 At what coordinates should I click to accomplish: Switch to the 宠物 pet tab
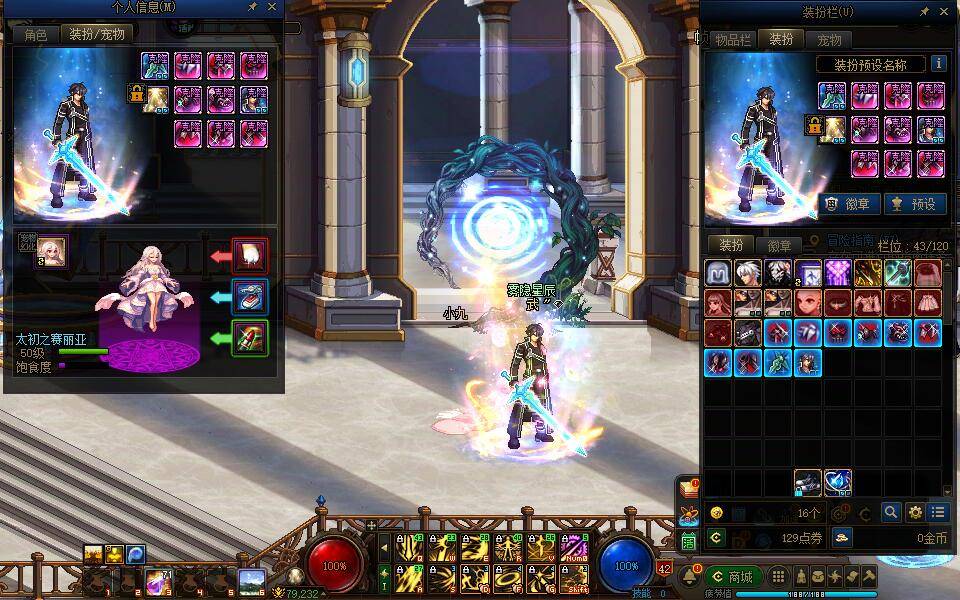[x=829, y=40]
